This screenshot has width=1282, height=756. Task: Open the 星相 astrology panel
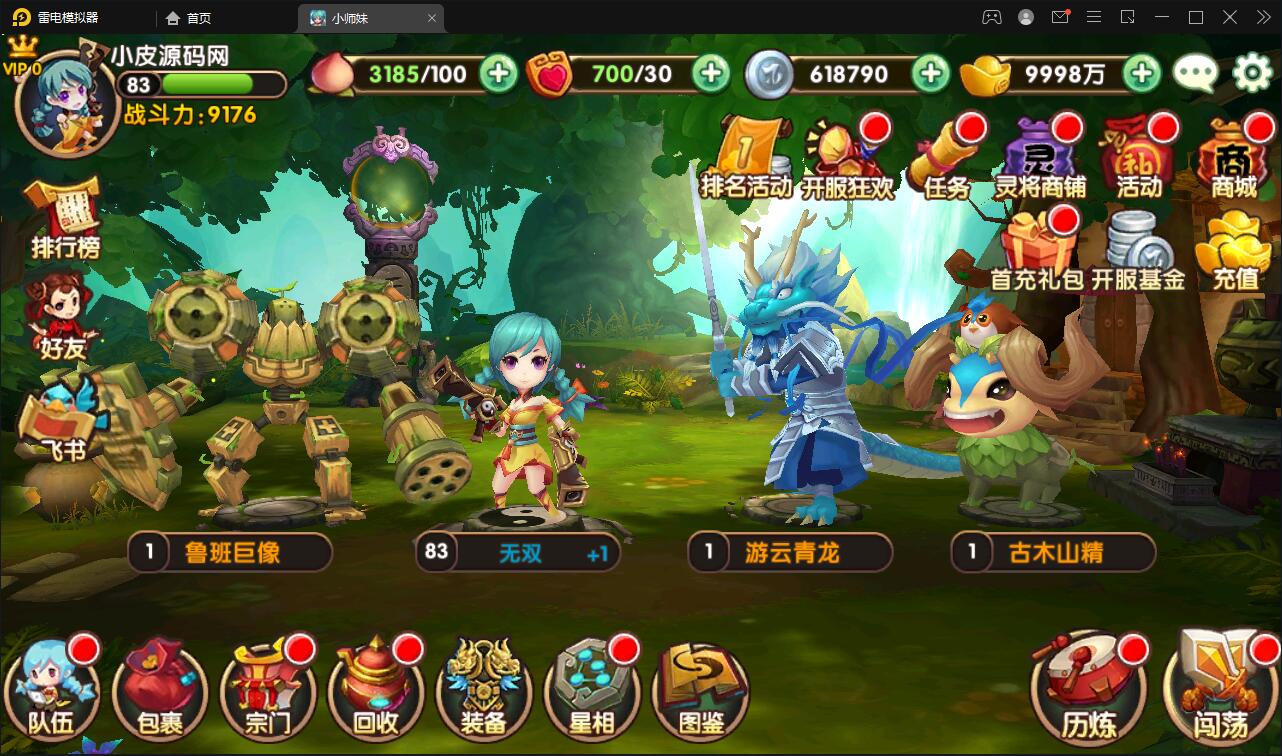click(591, 685)
